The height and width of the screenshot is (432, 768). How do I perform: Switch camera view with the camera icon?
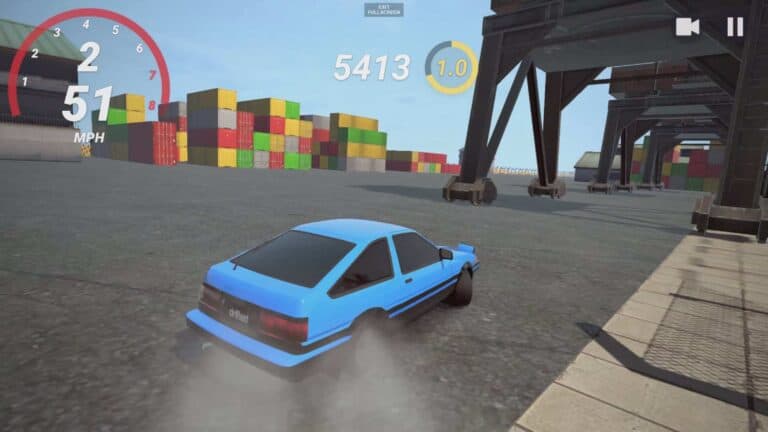(687, 27)
